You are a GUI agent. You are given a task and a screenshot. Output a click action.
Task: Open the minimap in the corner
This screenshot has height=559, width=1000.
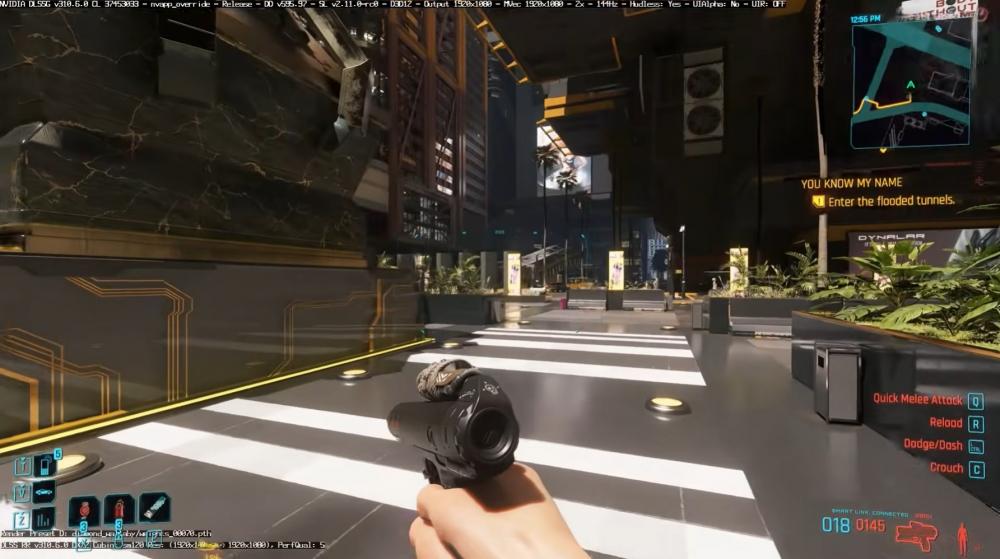pyautogui.click(x=911, y=84)
